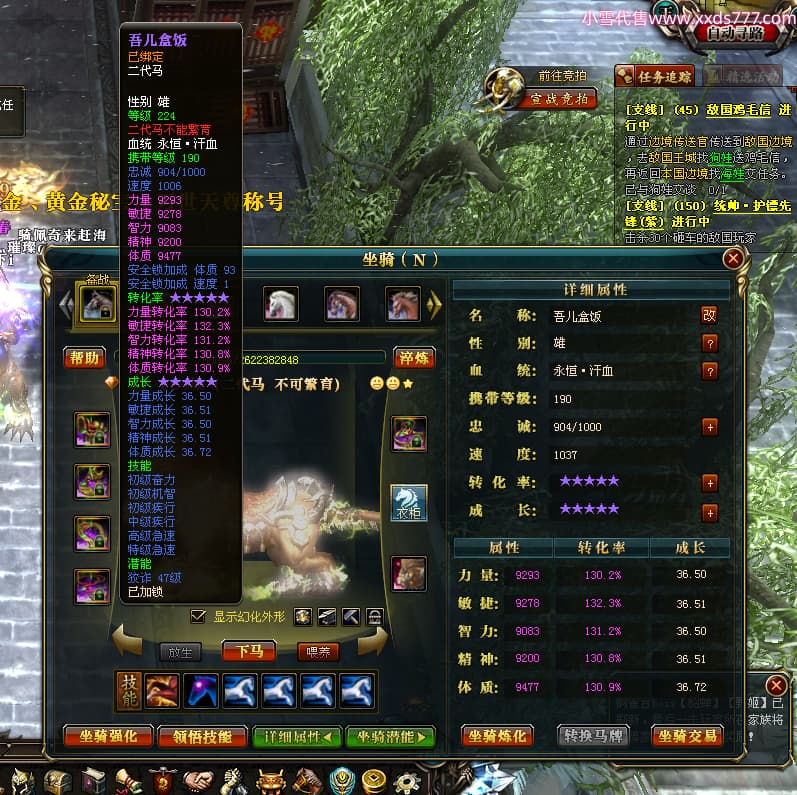The width and height of the screenshot is (797, 795).
Task: Toggle 显示幻化外形 checkbox
Action: pos(197,617)
